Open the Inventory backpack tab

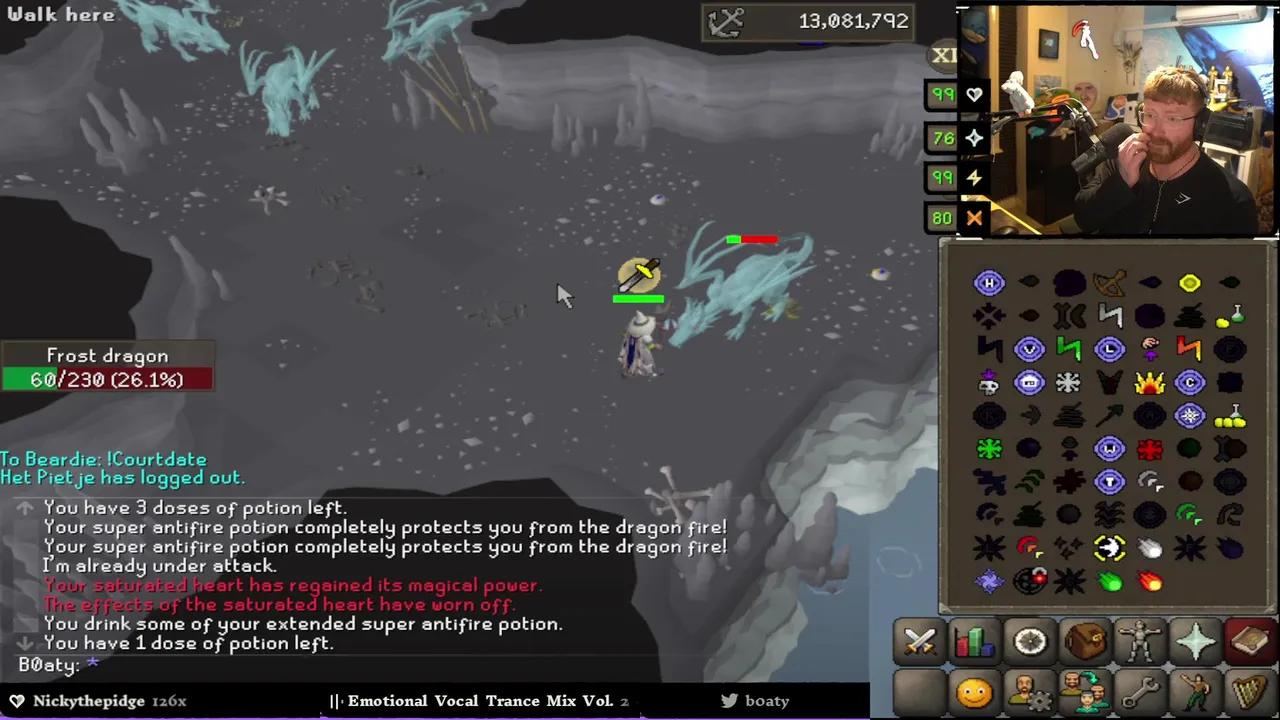pyautogui.click(x=1086, y=642)
